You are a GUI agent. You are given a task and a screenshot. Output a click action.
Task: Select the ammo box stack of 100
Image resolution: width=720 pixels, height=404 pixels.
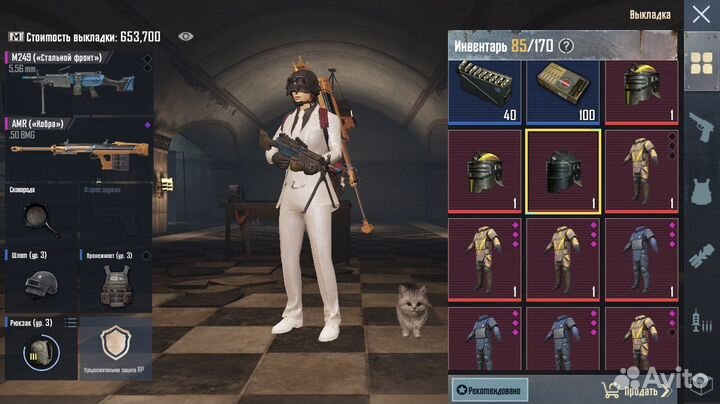pyautogui.click(x=563, y=92)
